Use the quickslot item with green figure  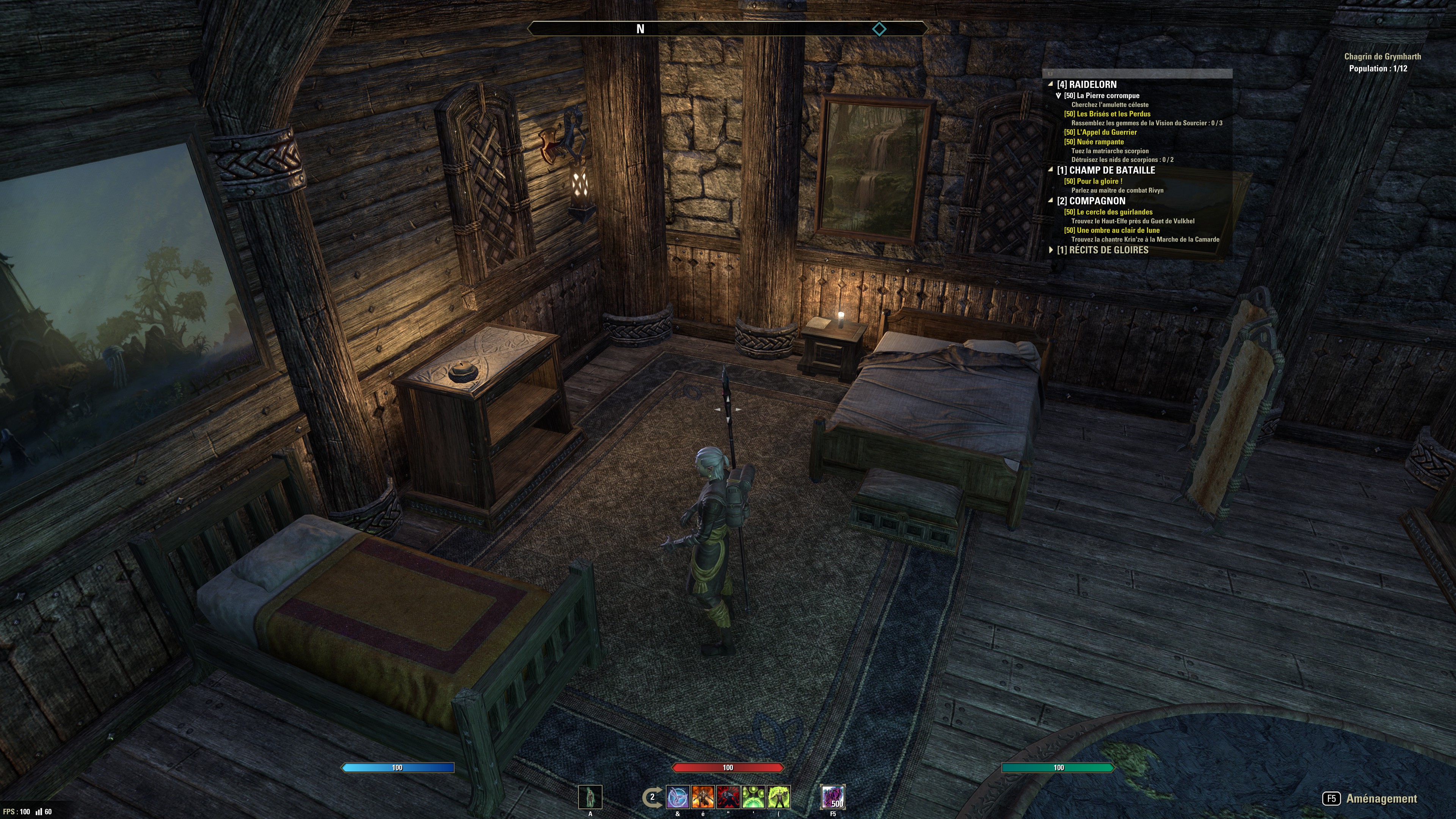(590, 797)
